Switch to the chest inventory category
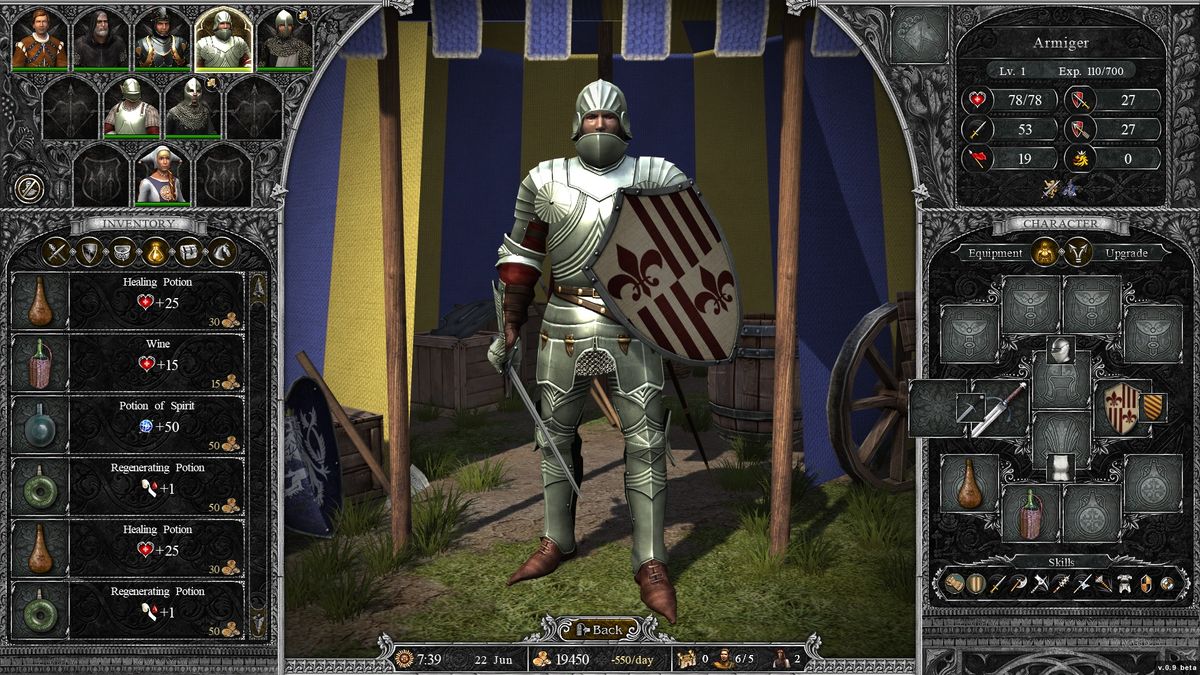This screenshot has width=1200, height=675. coord(189,252)
